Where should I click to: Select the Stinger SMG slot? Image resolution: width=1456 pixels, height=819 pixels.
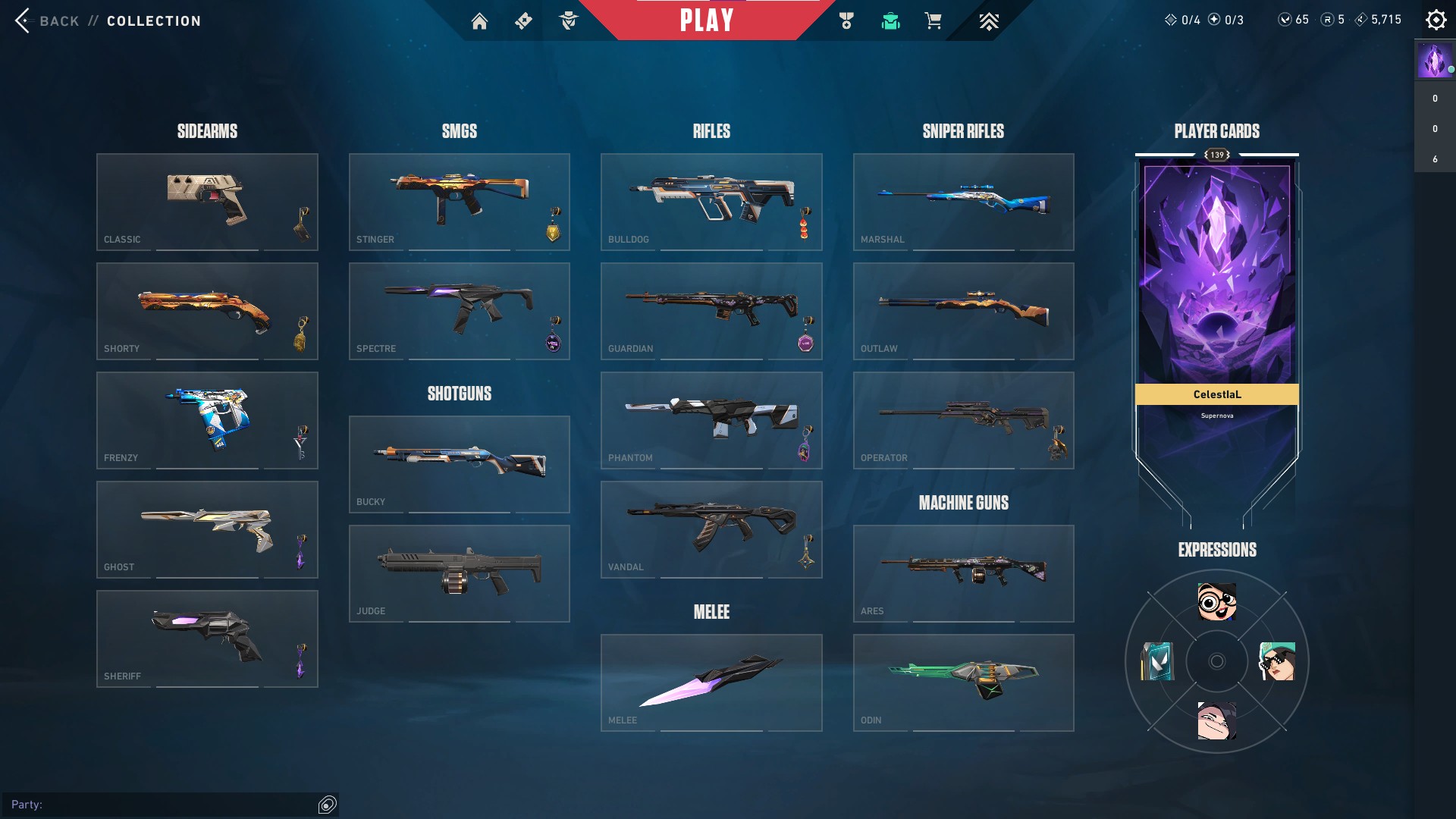pyautogui.click(x=459, y=202)
